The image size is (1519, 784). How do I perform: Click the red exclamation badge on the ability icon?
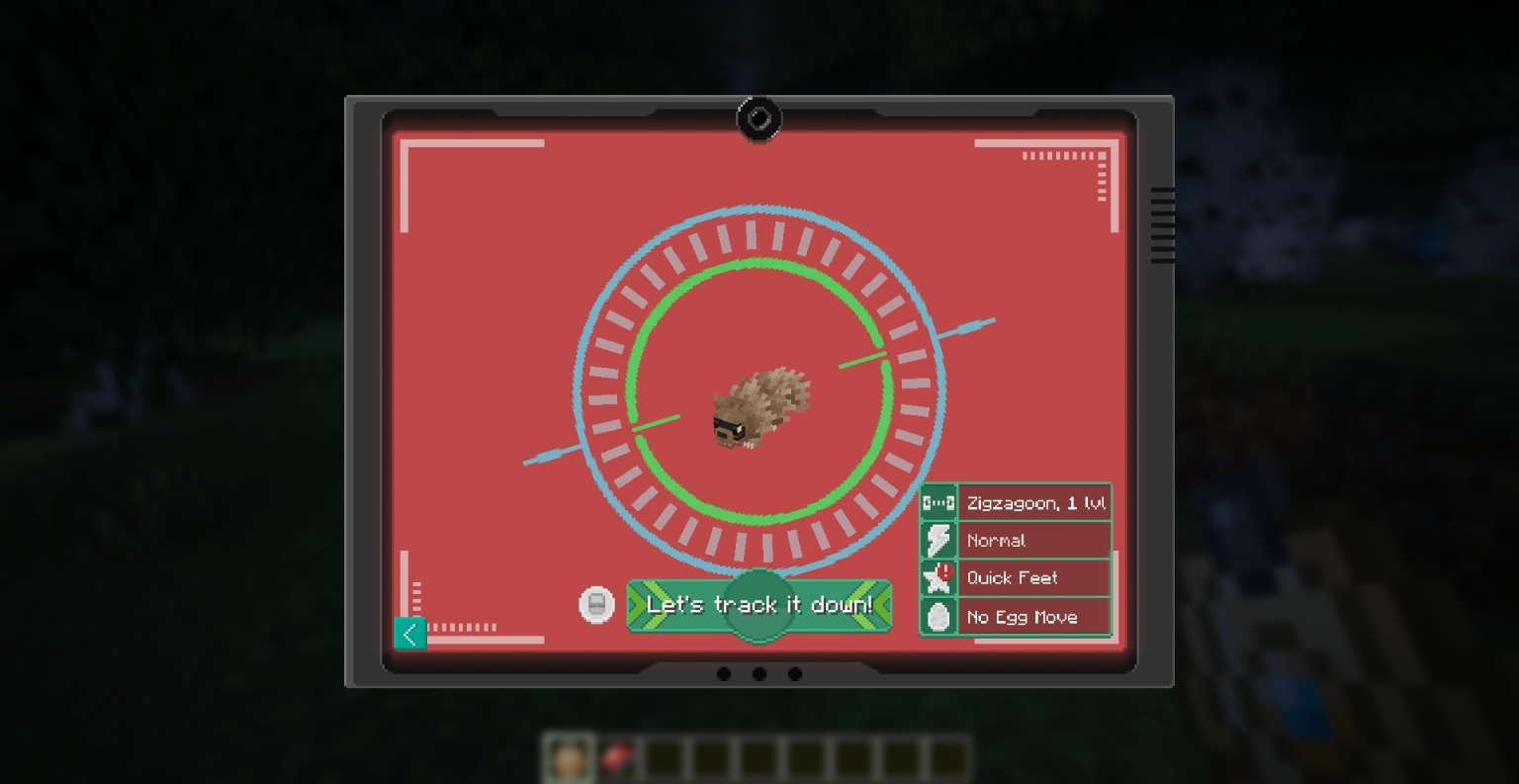[x=945, y=571]
